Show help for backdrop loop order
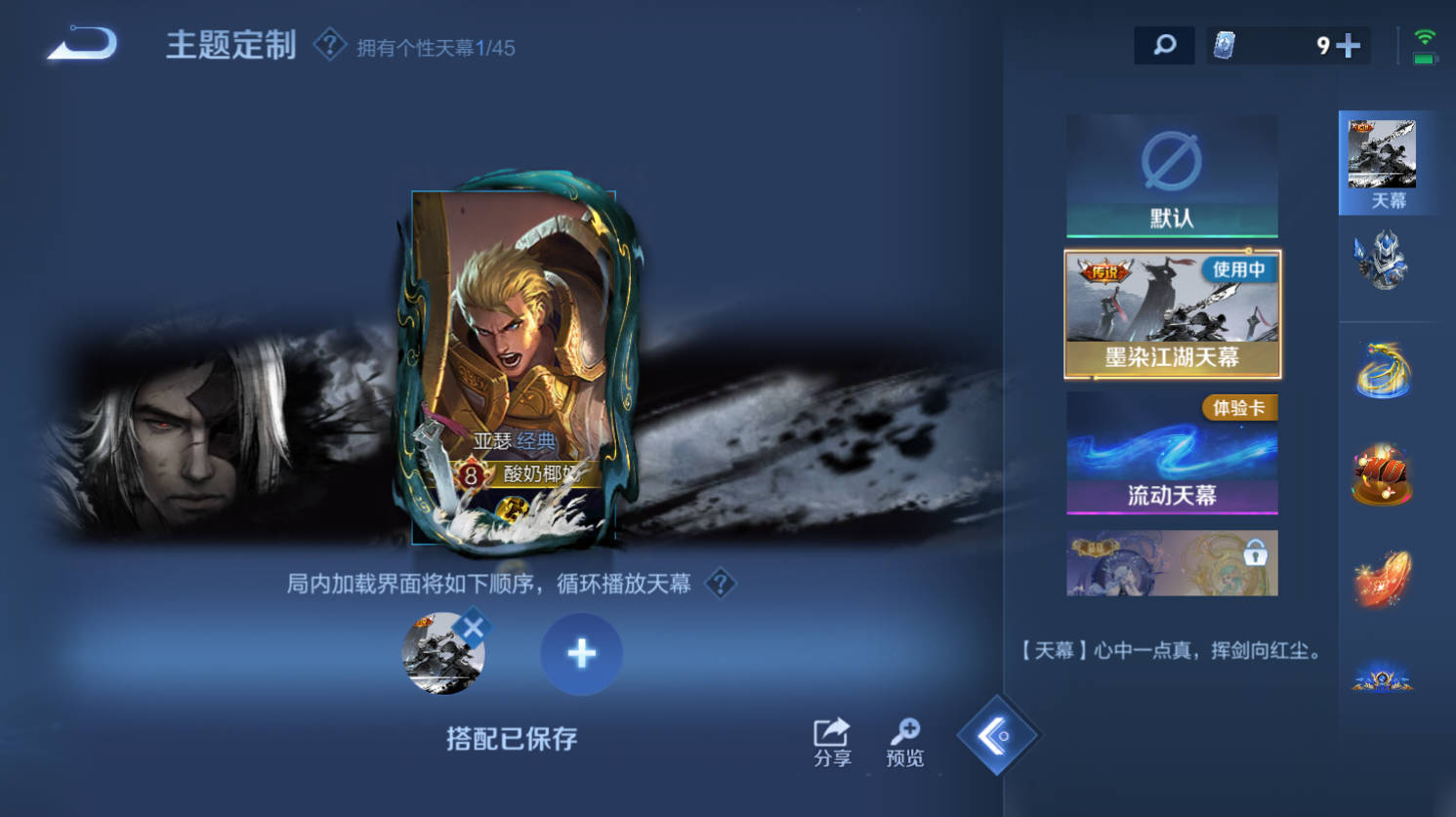This screenshot has width=1456, height=817. click(x=721, y=584)
